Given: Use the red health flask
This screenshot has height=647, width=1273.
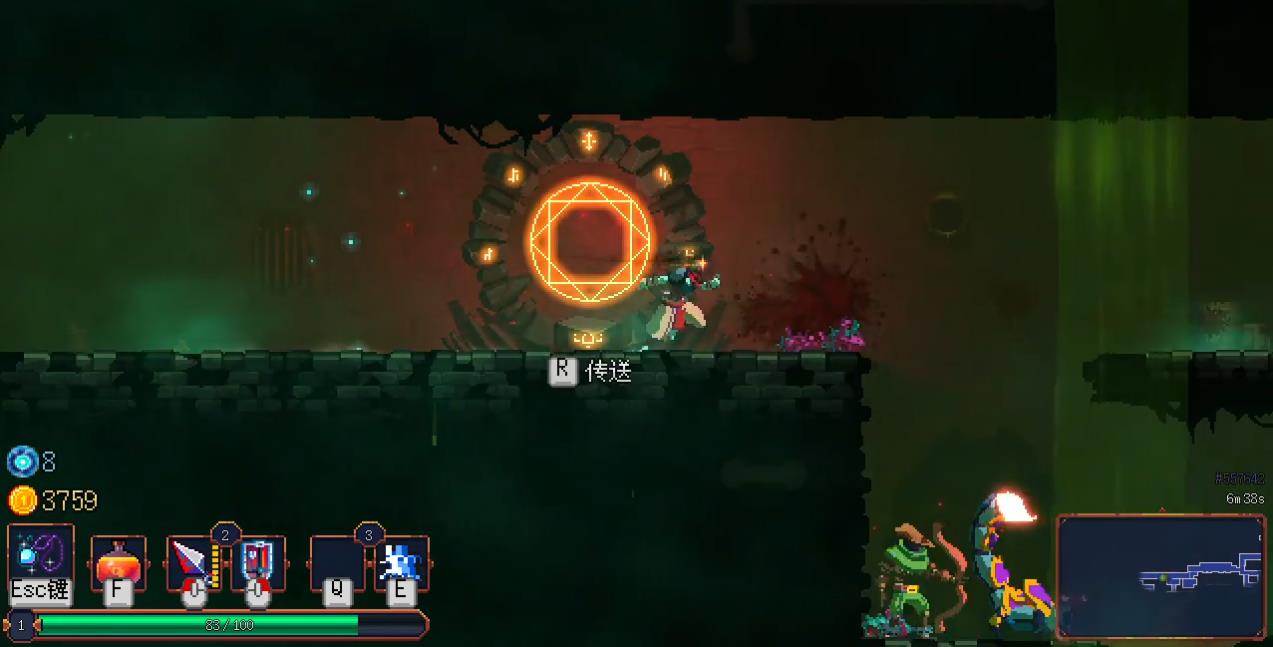Looking at the screenshot, I should [118, 561].
